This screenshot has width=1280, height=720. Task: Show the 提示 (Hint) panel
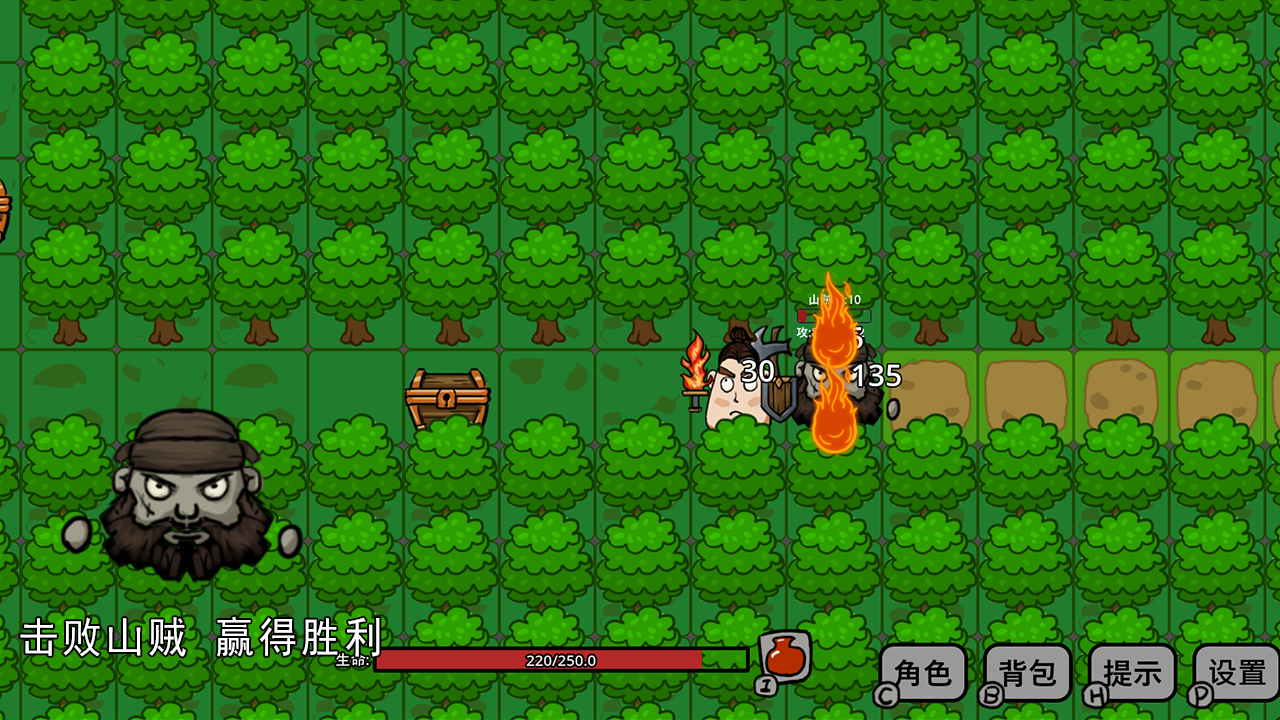[1131, 672]
